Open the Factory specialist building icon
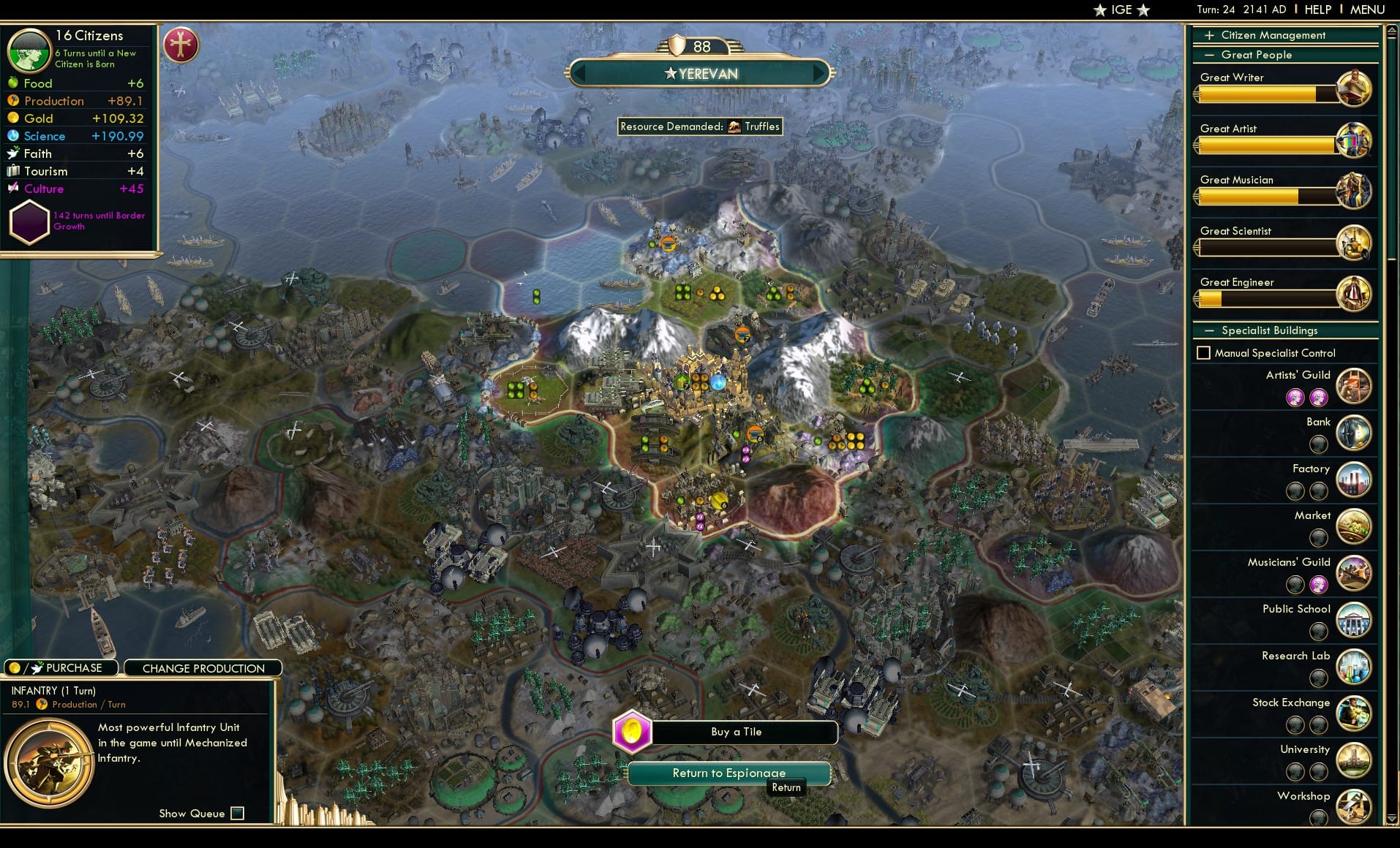 click(1355, 480)
